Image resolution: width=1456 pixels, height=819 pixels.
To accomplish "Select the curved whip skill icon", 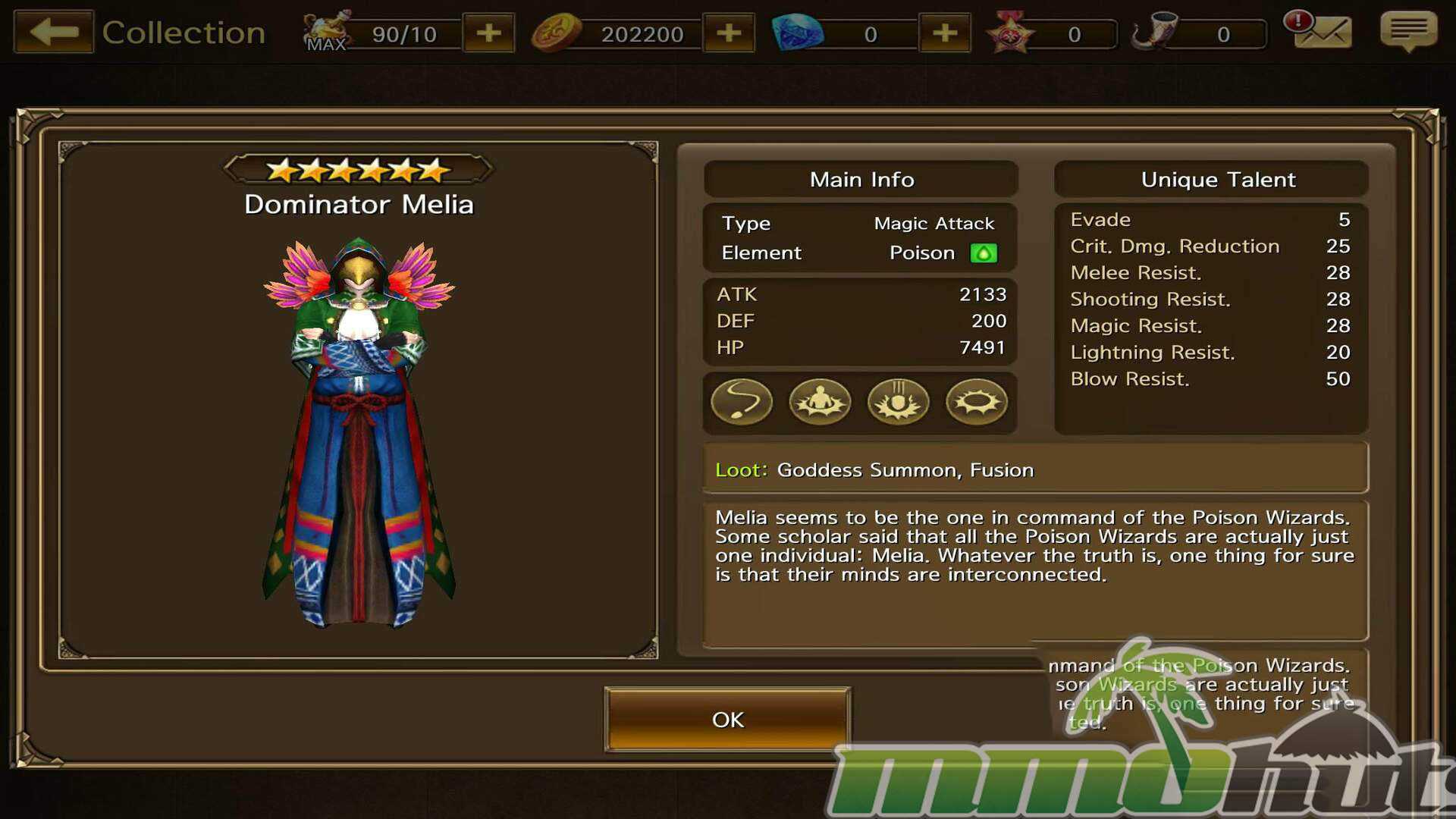I will point(742,402).
